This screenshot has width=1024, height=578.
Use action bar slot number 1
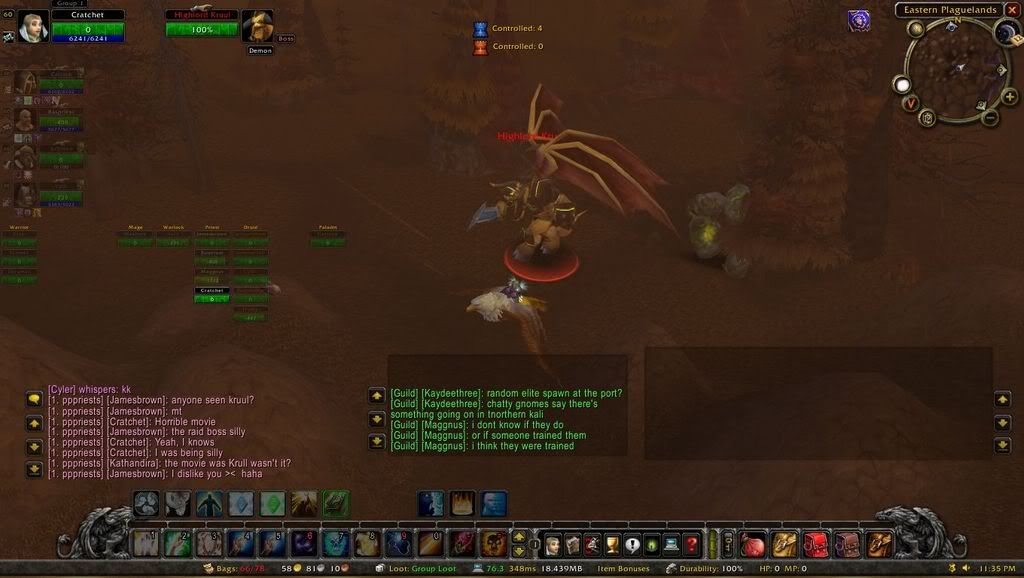point(145,543)
